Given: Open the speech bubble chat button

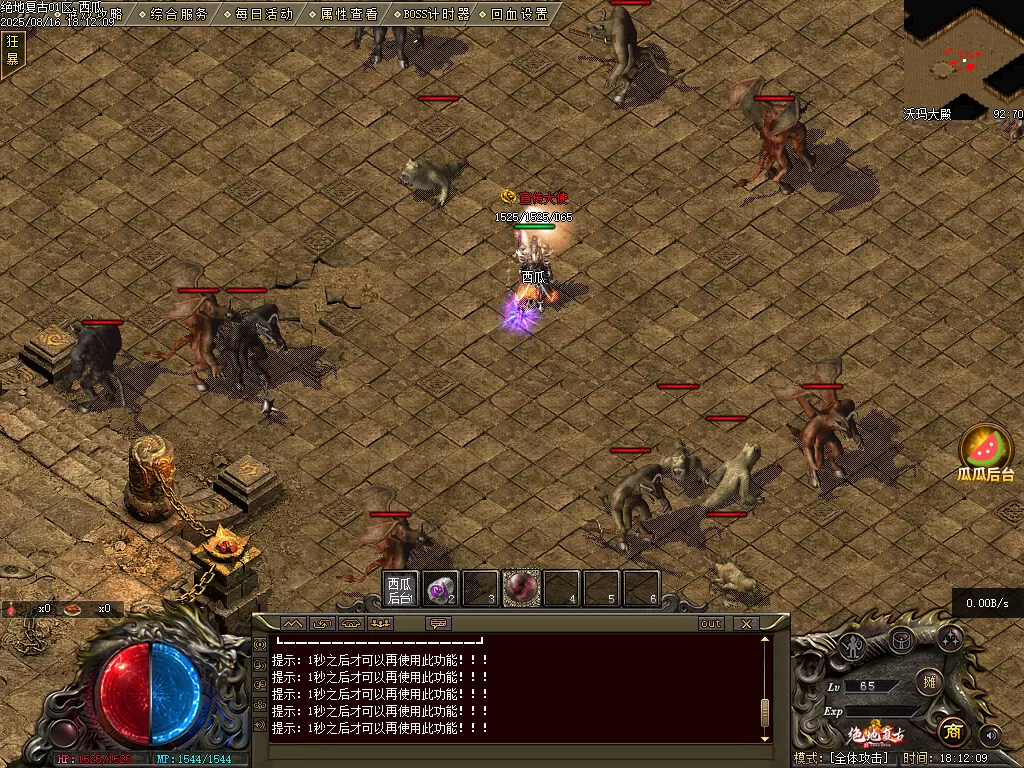Looking at the screenshot, I should pos(438,623).
